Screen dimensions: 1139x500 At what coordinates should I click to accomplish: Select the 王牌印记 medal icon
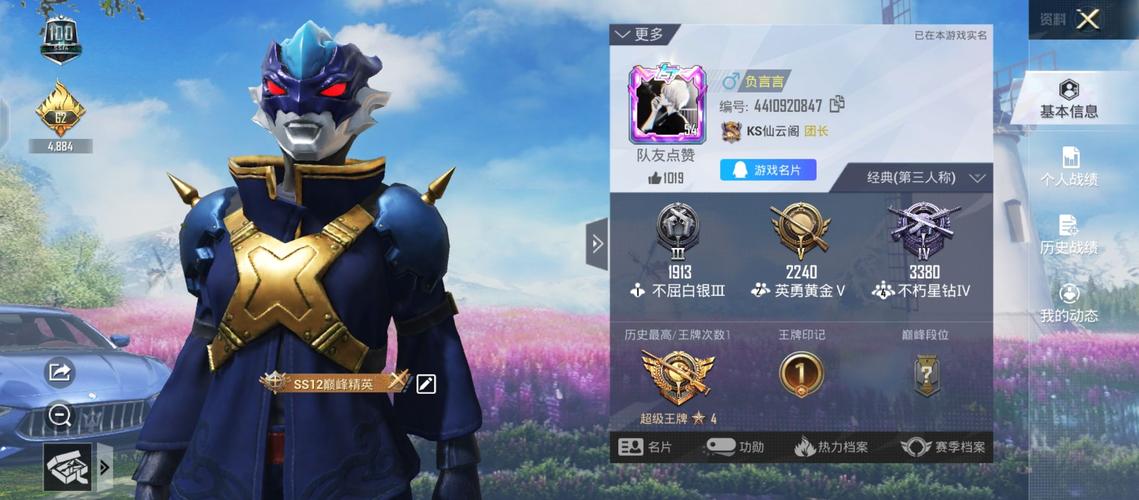tap(801, 375)
